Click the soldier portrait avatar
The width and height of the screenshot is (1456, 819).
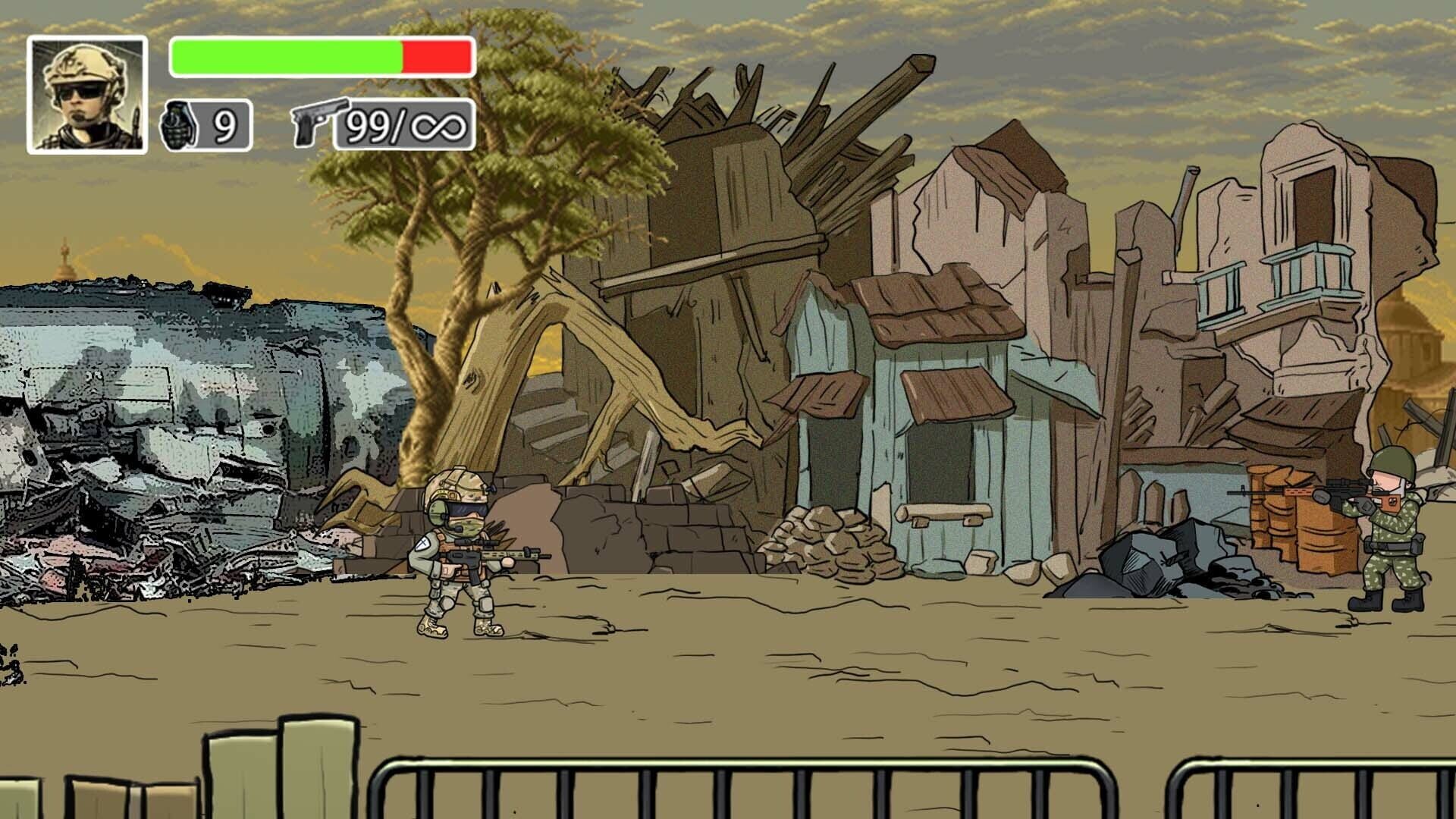(86, 91)
